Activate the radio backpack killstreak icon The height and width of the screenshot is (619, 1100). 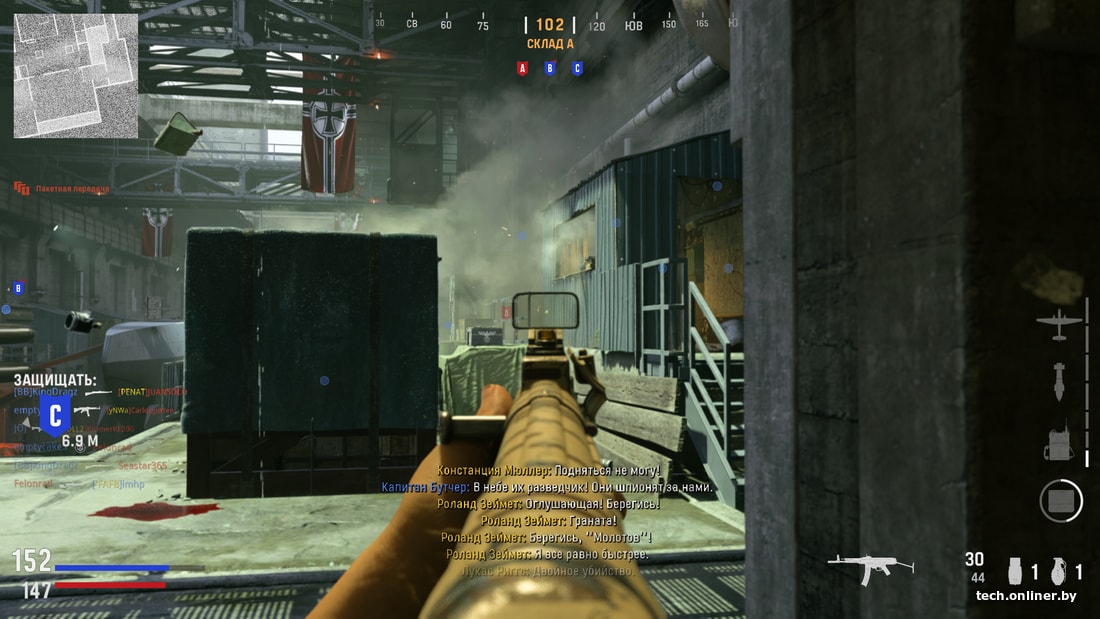[x=1060, y=443]
